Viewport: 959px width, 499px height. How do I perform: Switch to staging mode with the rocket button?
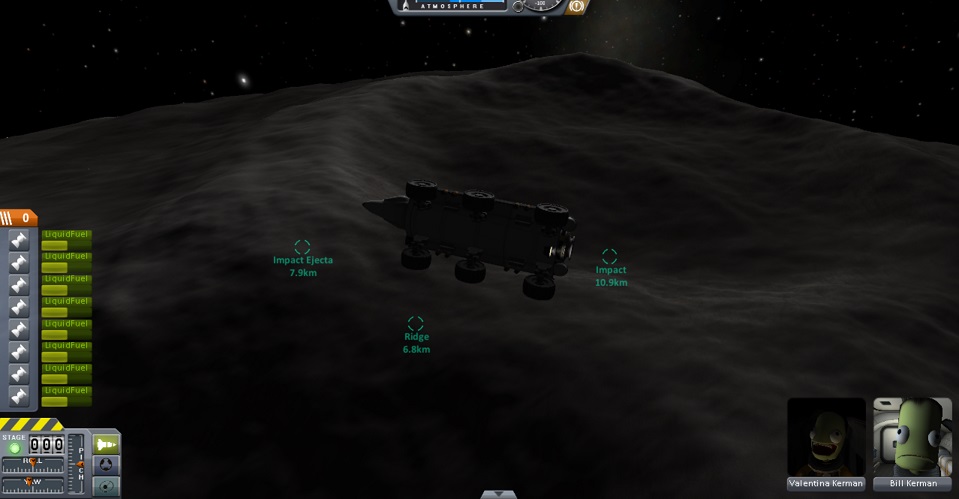click(x=106, y=443)
